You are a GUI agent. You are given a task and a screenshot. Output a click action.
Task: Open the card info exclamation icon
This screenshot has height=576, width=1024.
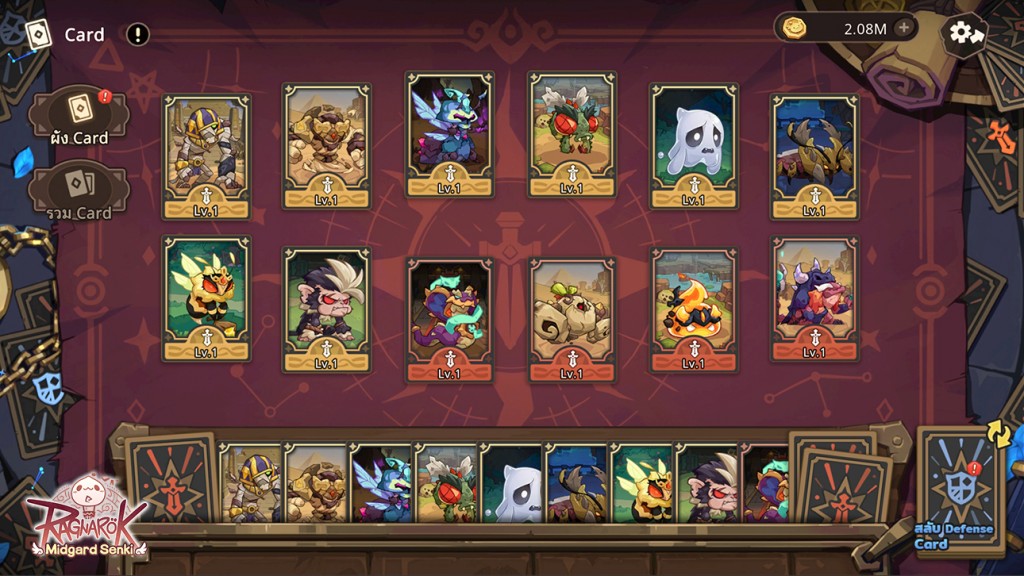click(x=138, y=35)
